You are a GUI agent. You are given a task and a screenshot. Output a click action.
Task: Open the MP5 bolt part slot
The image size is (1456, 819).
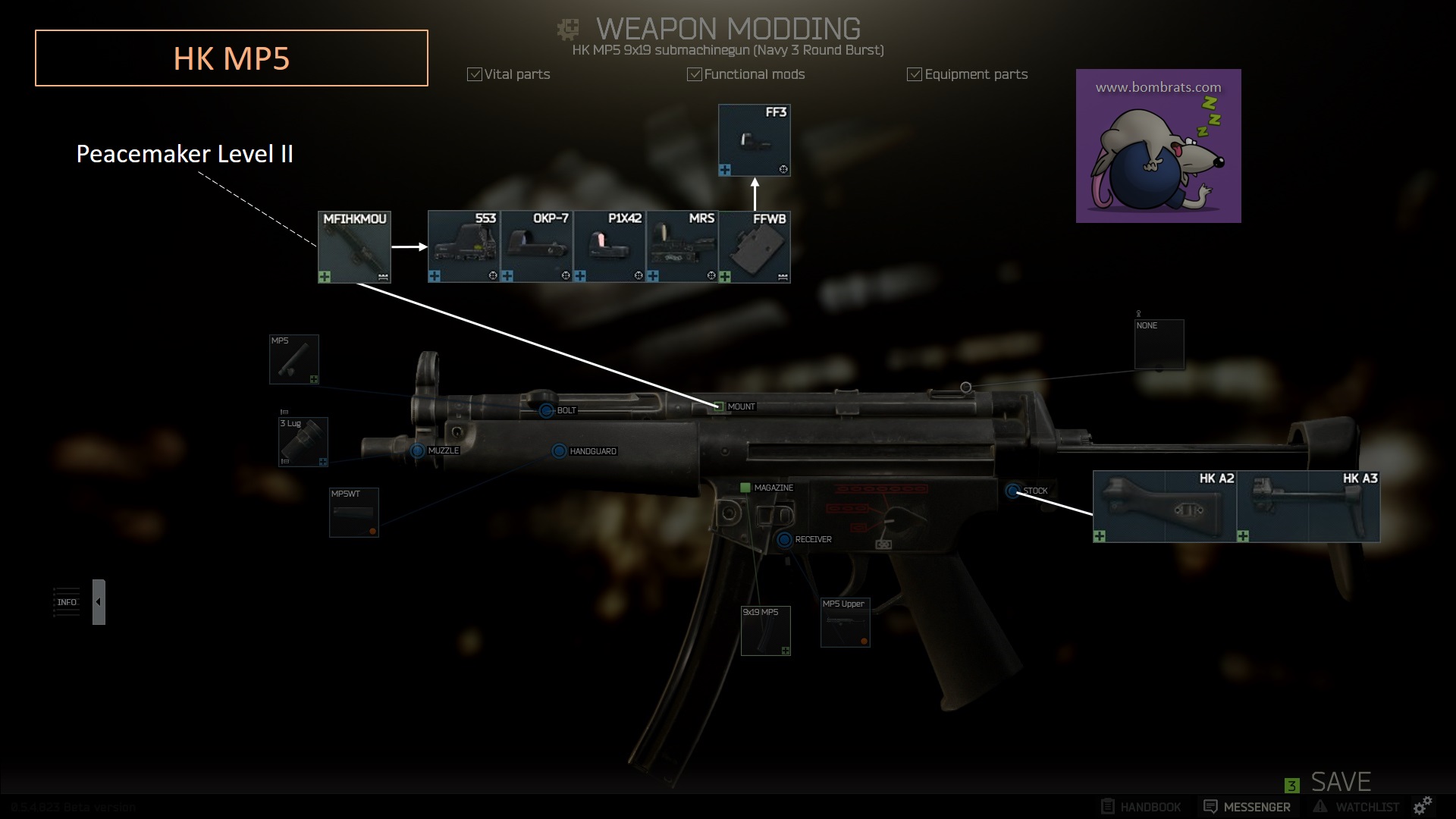pos(294,359)
